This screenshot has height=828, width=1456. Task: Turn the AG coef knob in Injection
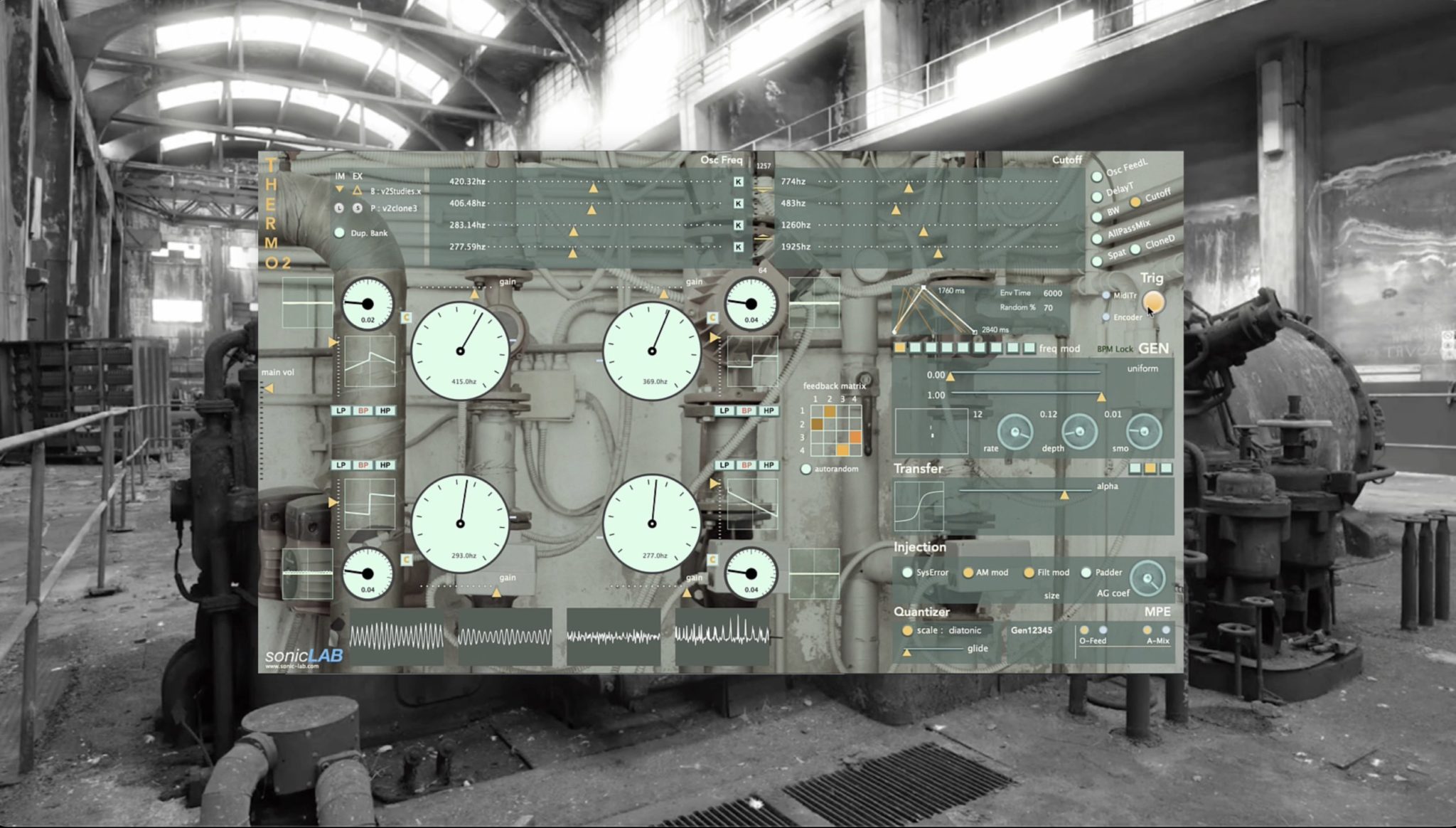tap(1147, 578)
